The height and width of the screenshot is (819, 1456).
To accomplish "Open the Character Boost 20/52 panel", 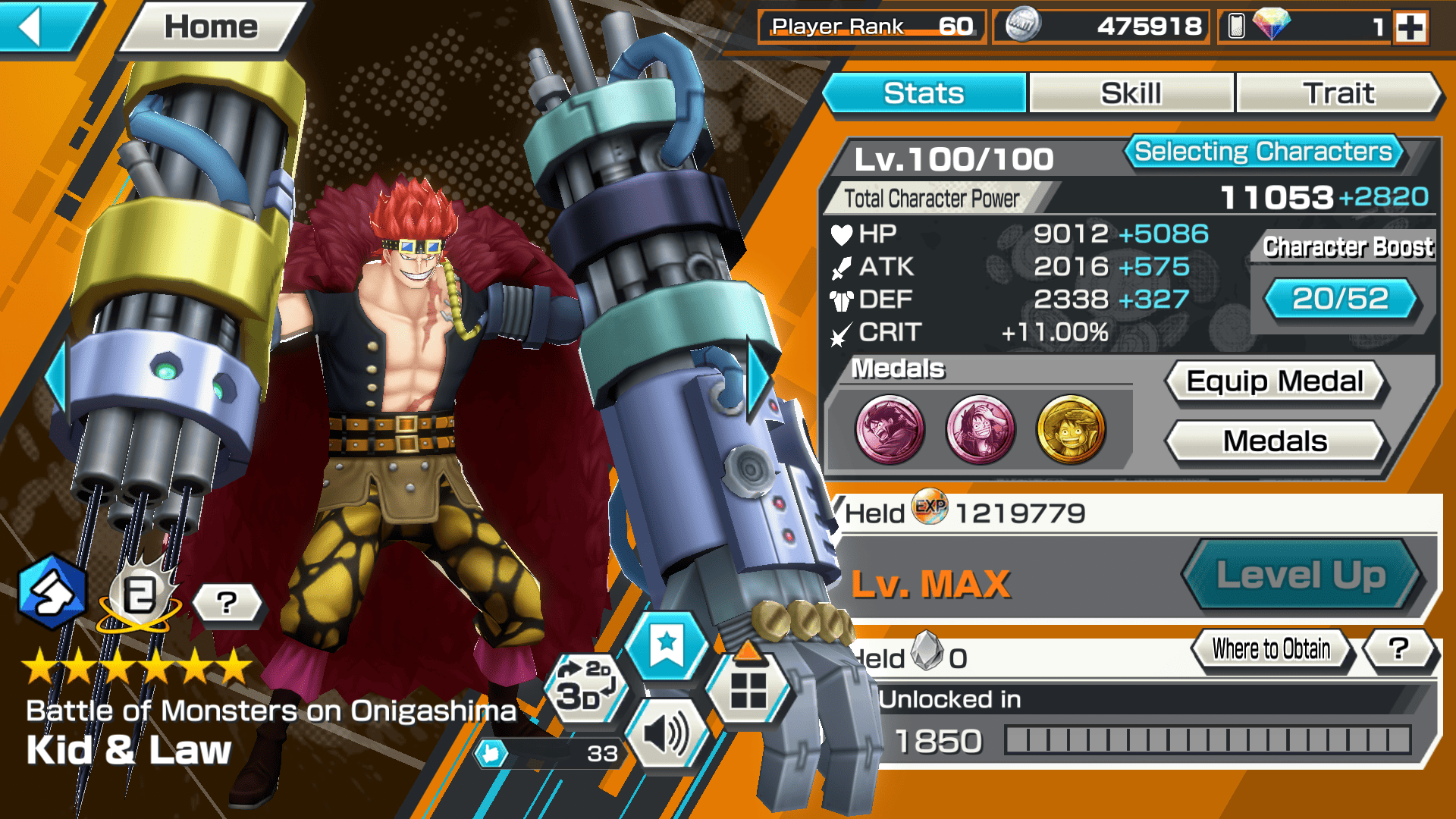I will 1340,299.
